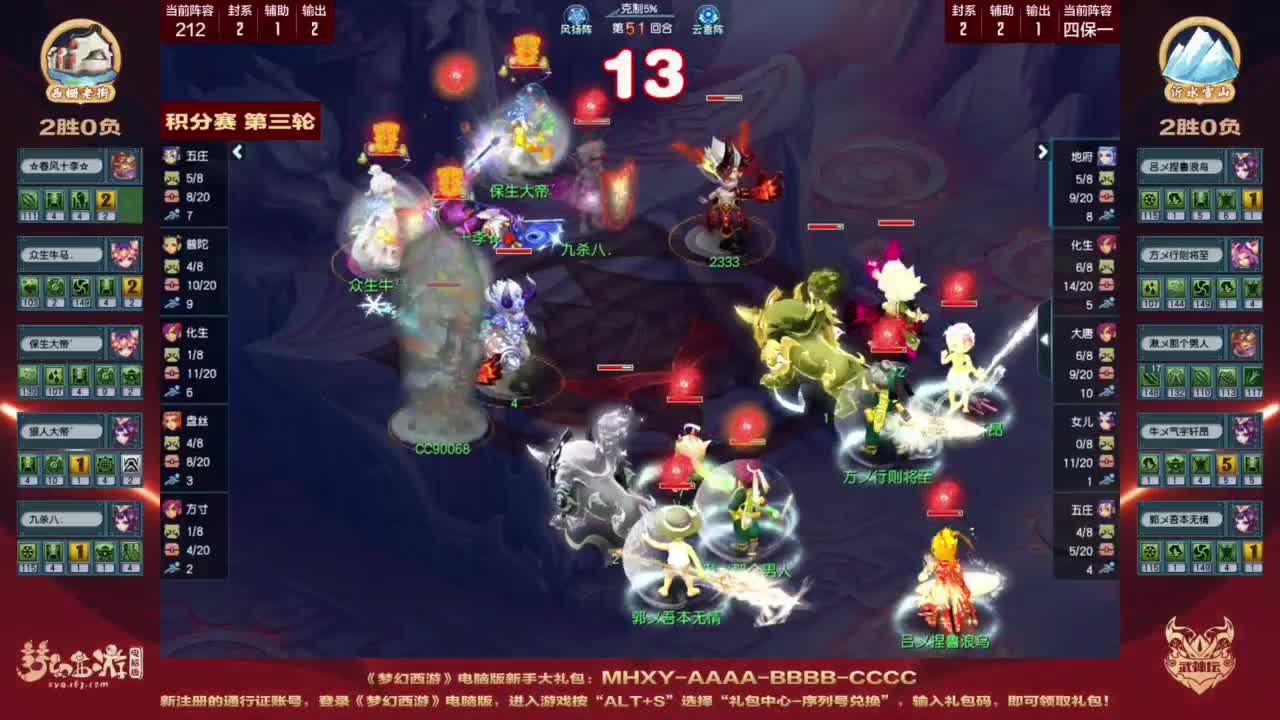Click the 地府 icon atop the right roster
The height and width of the screenshot is (720, 1280).
[1107, 155]
